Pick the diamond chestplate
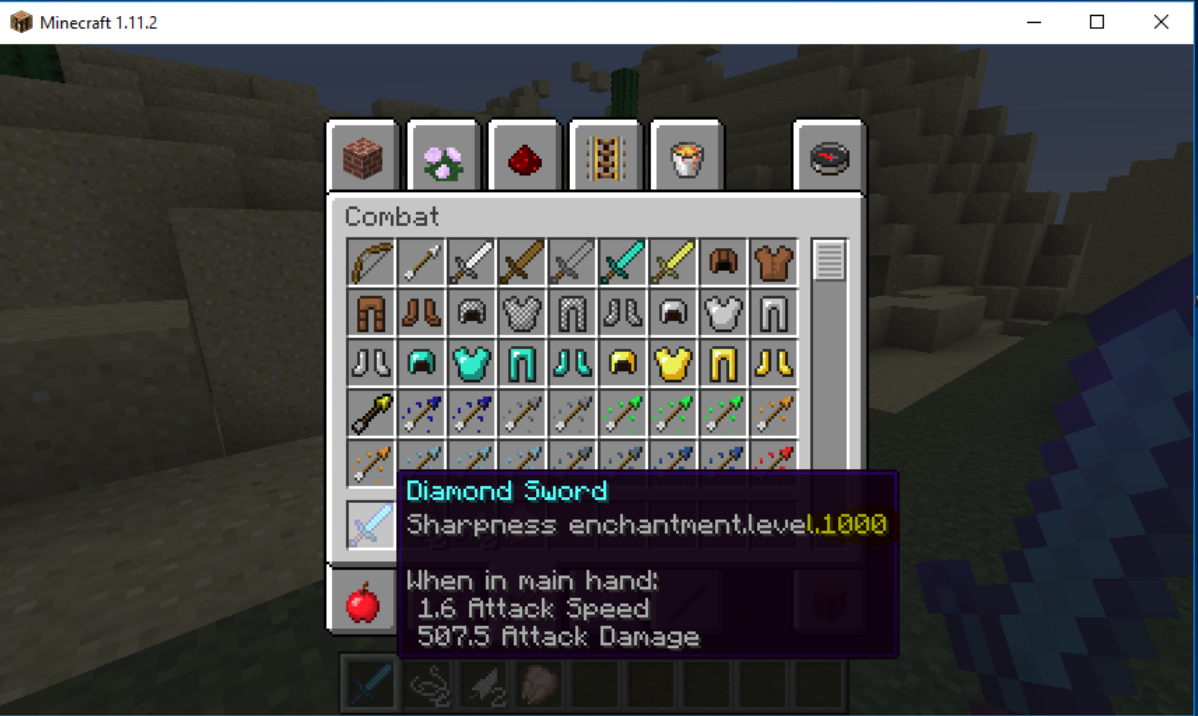 (x=472, y=363)
